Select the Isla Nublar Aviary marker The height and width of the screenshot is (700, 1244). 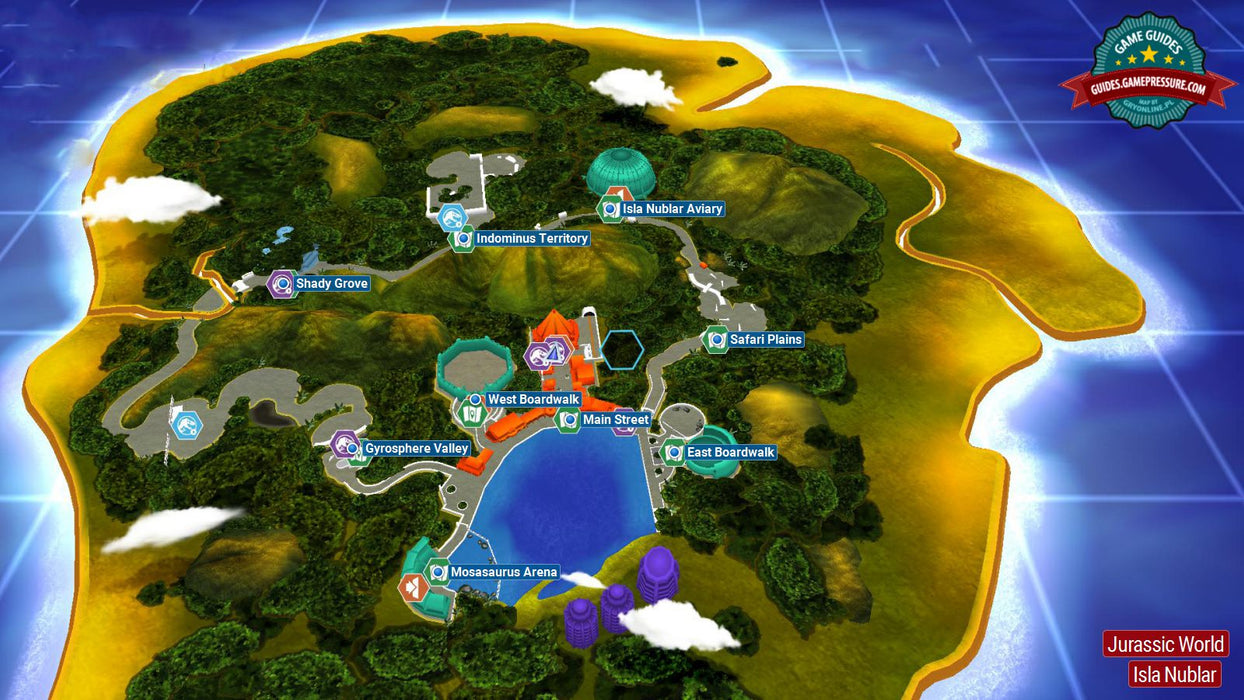tap(610, 210)
